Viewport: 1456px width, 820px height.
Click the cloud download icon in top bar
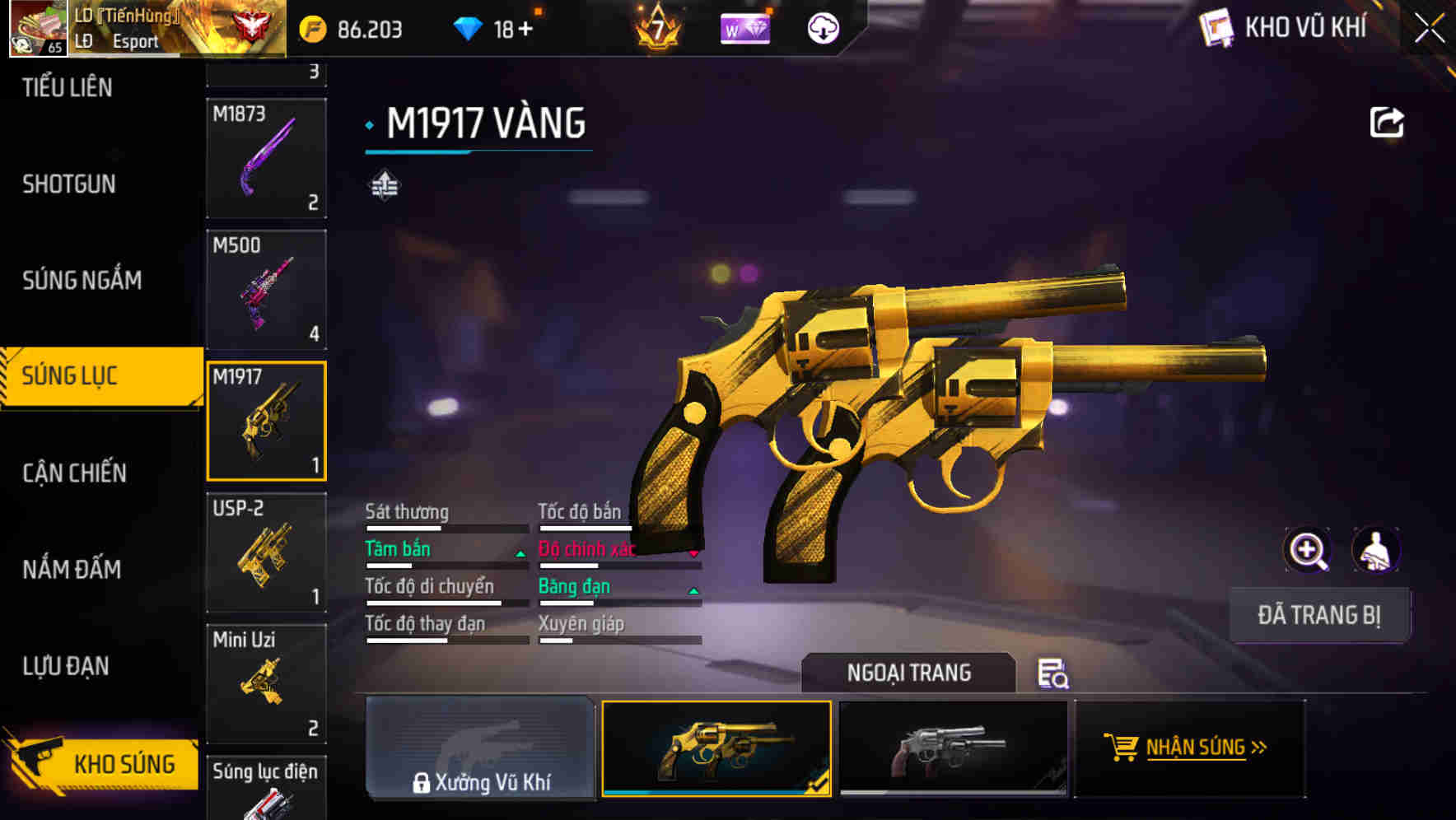823,27
